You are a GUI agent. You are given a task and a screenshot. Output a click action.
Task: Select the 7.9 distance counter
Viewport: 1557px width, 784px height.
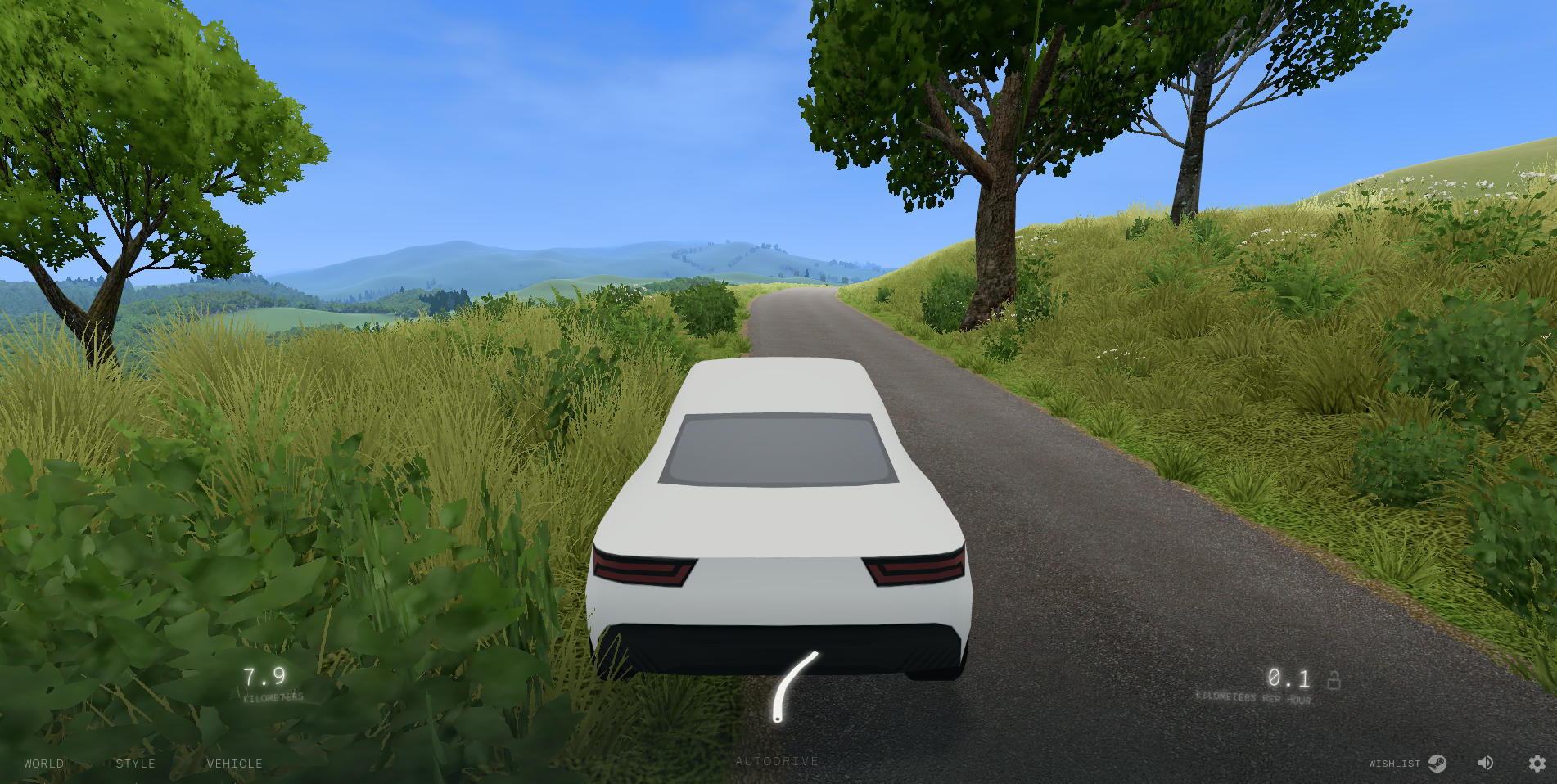(264, 677)
